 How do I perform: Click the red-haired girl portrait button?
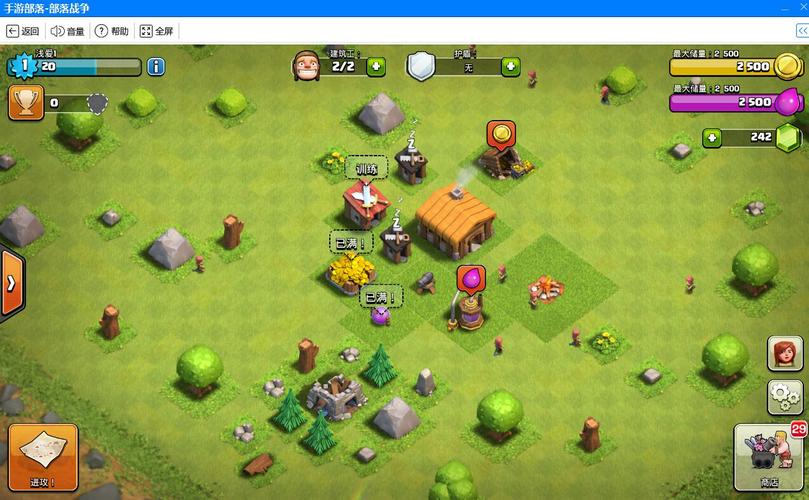point(784,353)
